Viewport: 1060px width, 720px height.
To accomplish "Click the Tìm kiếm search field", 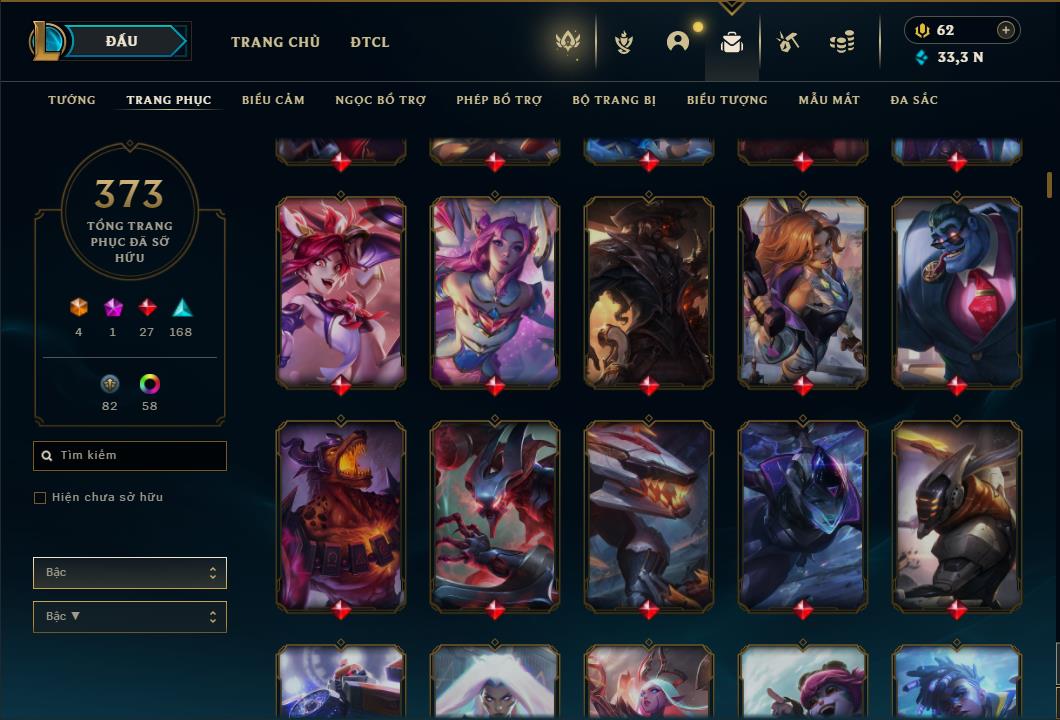I will point(130,456).
